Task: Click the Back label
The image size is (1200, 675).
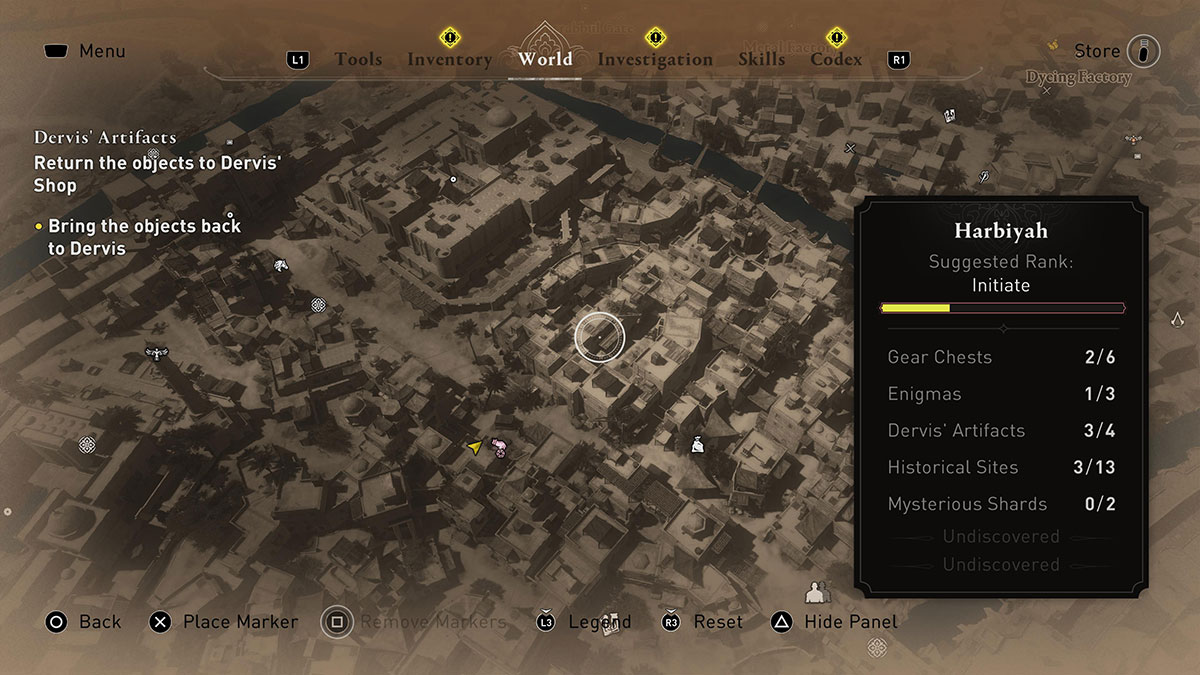Action: pyautogui.click(x=100, y=622)
